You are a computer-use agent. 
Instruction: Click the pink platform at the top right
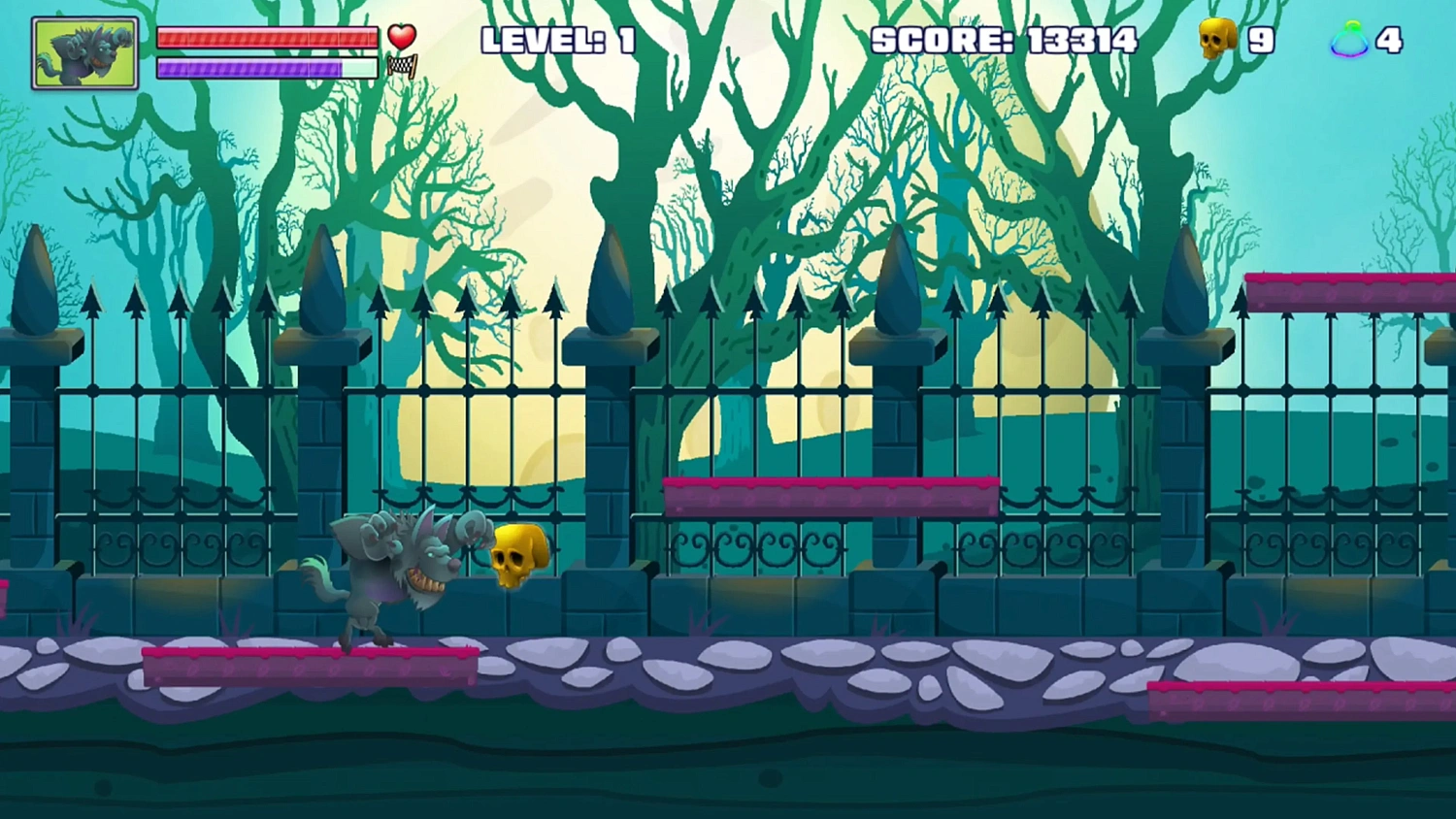pos(1349,284)
